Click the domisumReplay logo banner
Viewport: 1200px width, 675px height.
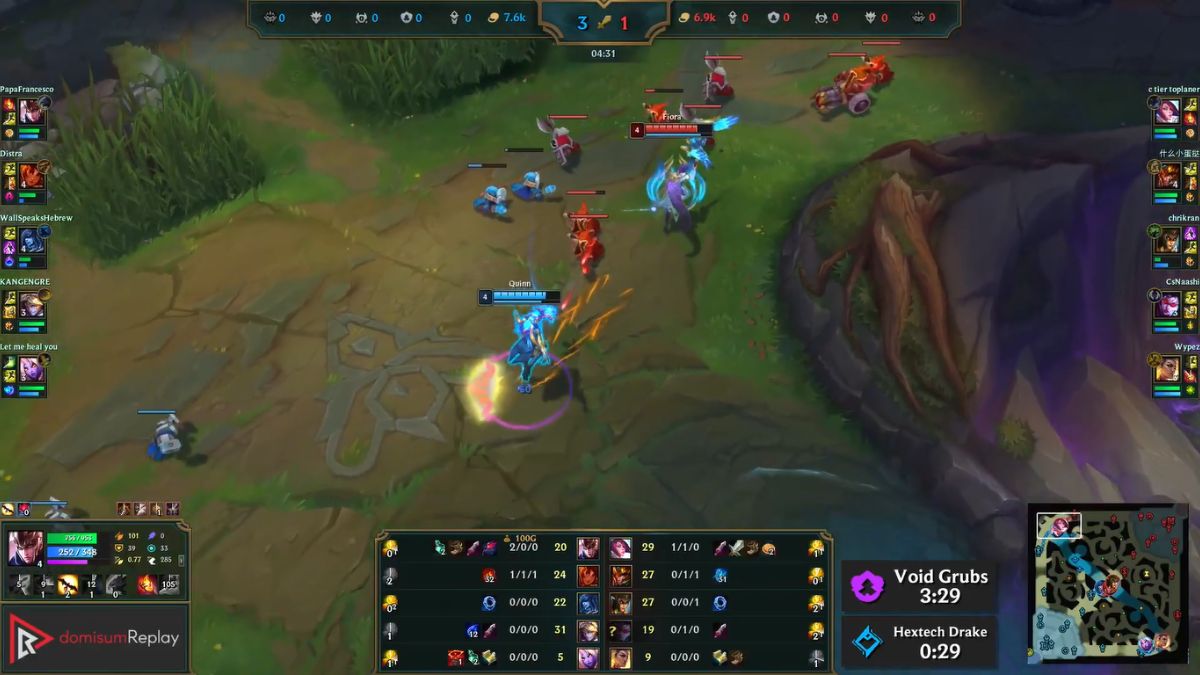[95, 637]
